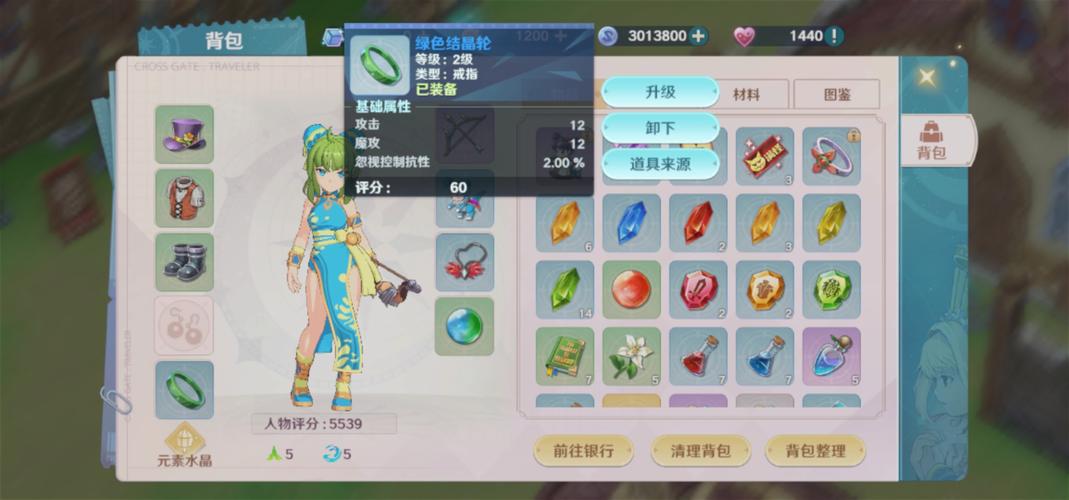Select the green-blue orb equipment slot
This screenshot has width=1069, height=500.
point(464,326)
